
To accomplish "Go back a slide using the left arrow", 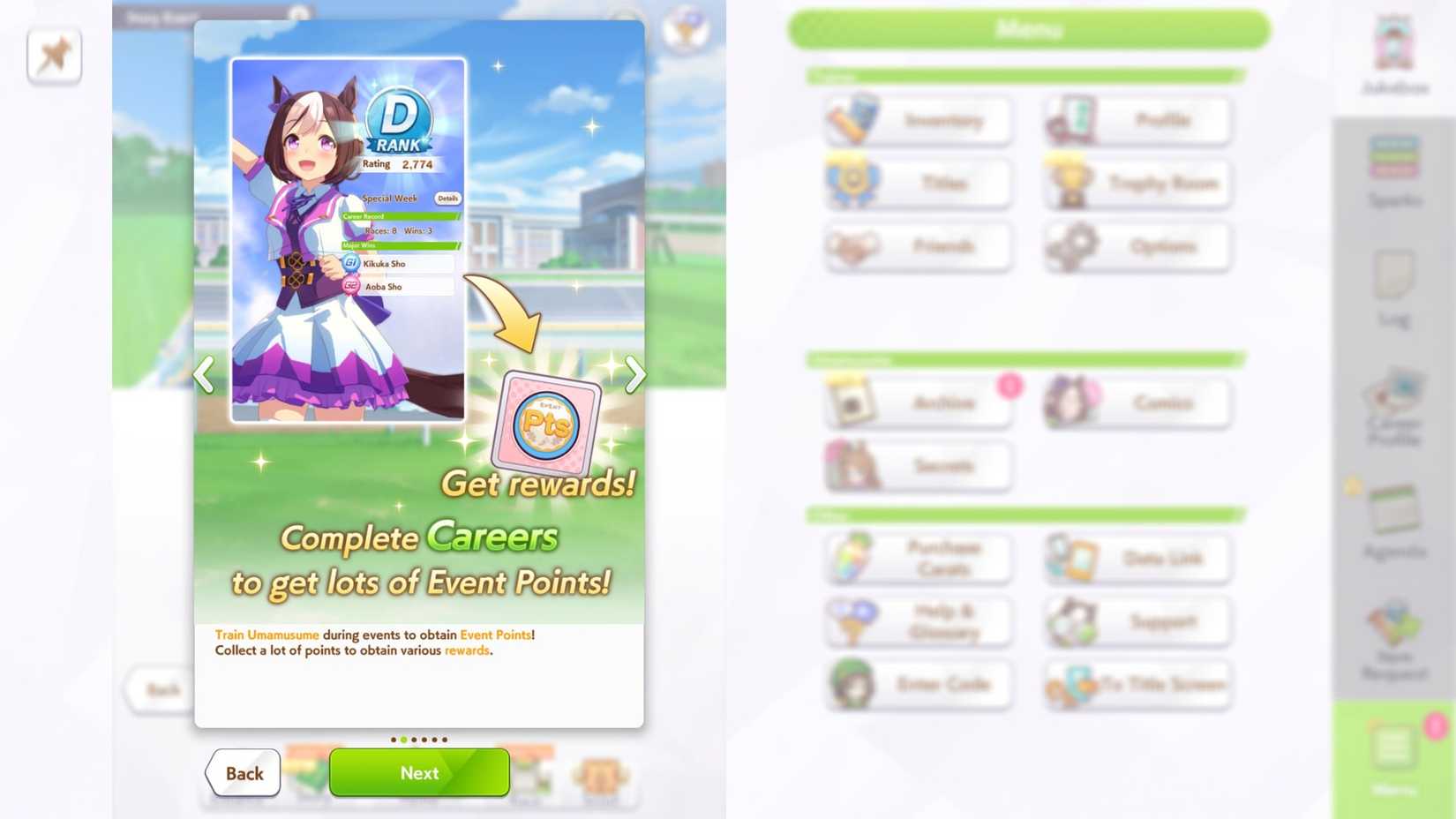I will pyautogui.click(x=204, y=375).
